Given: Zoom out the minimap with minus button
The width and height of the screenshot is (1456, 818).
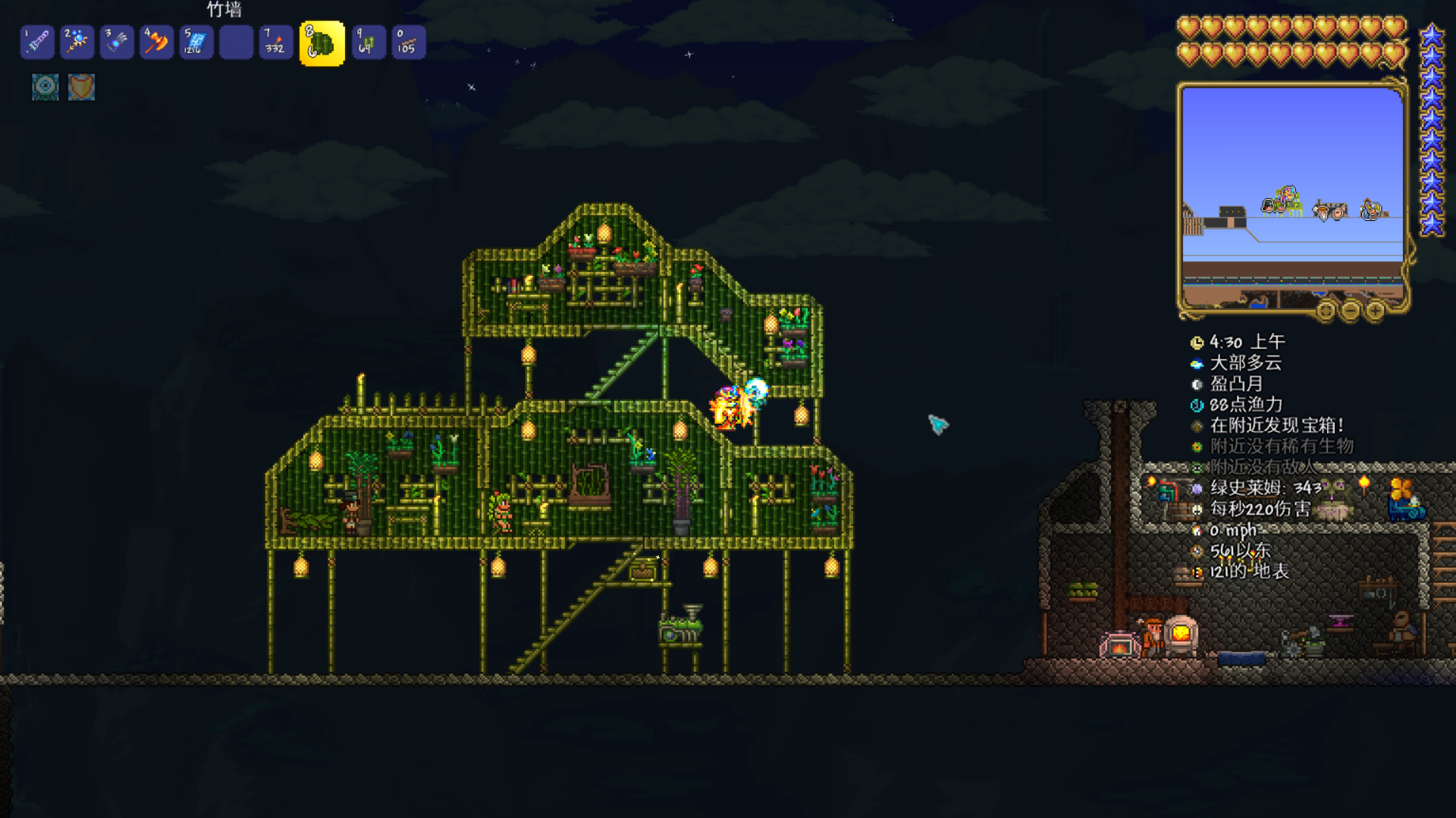Looking at the screenshot, I should [1351, 310].
